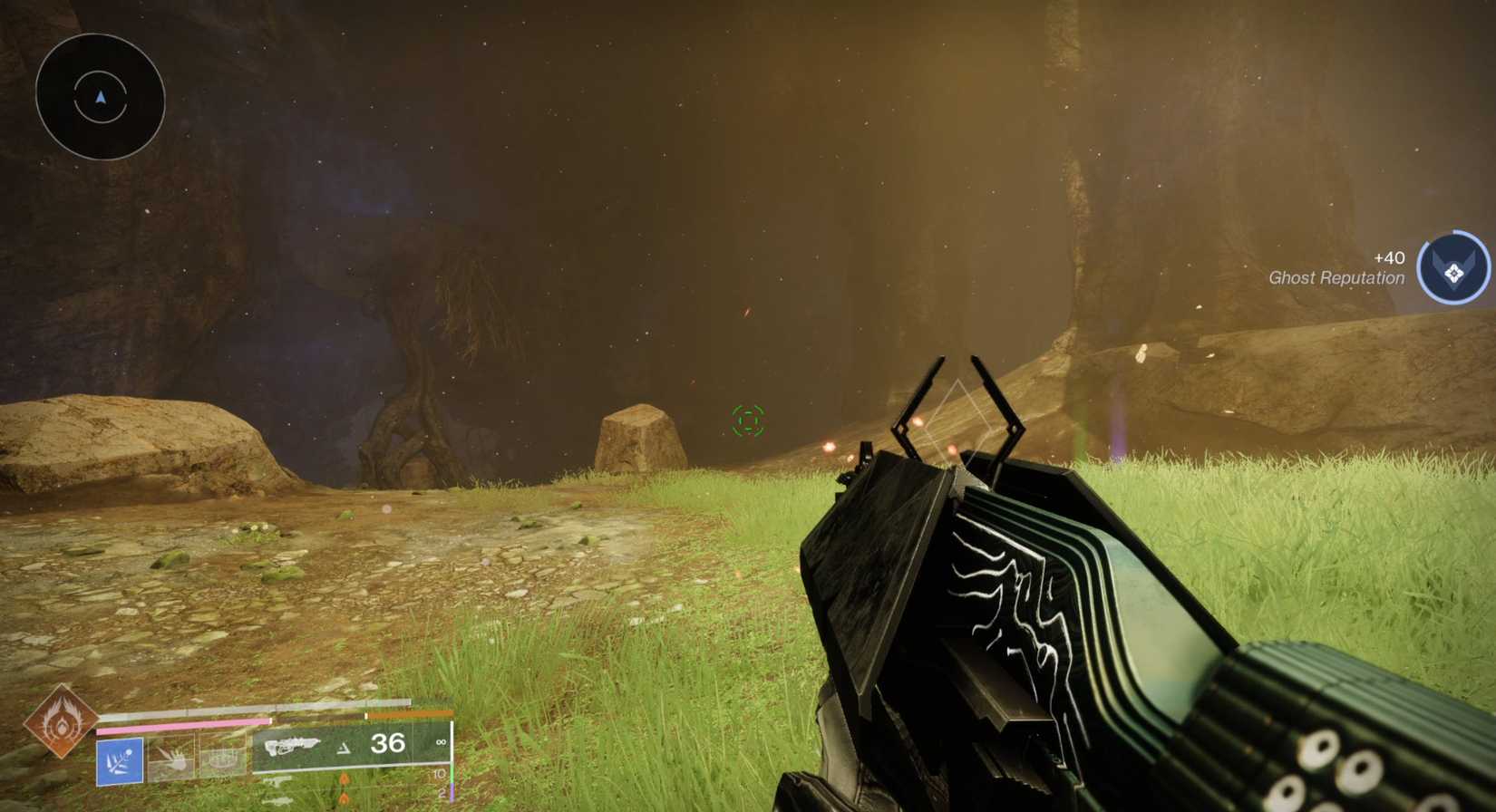Click the secondary weapon silhouette below the ammo panel
This screenshot has width=1496, height=812.
(278, 781)
